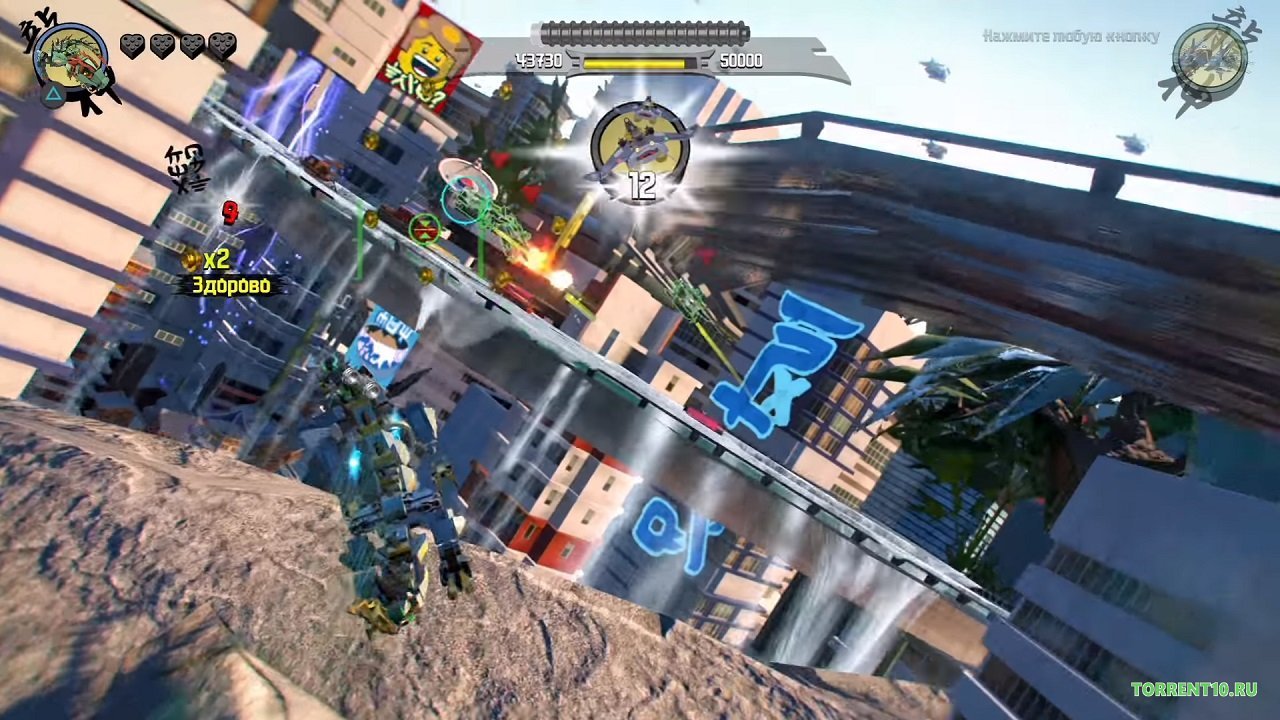Click the last black heart health icon
The image size is (1280, 720).
[221, 45]
